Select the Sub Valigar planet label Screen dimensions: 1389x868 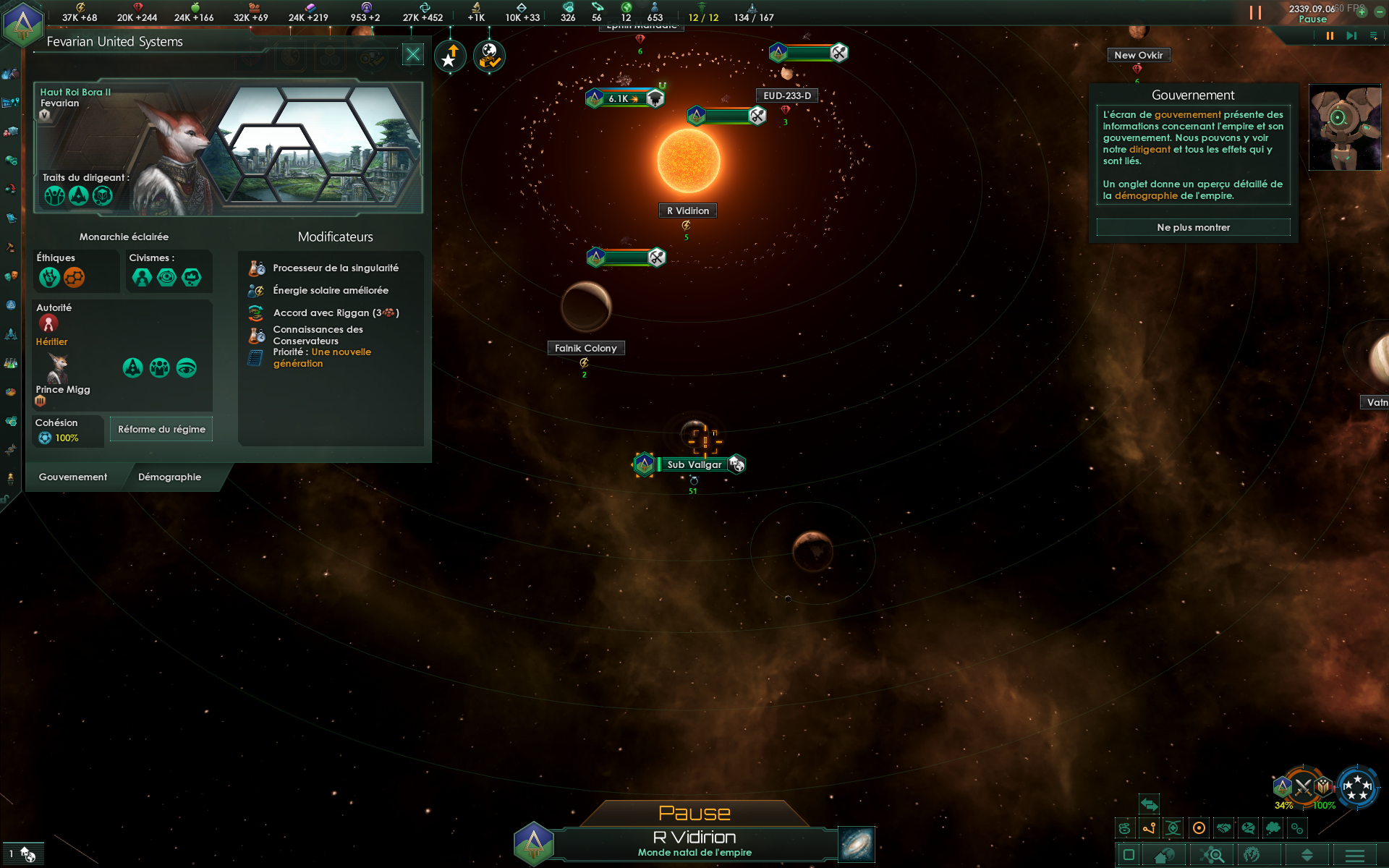point(694,464)
